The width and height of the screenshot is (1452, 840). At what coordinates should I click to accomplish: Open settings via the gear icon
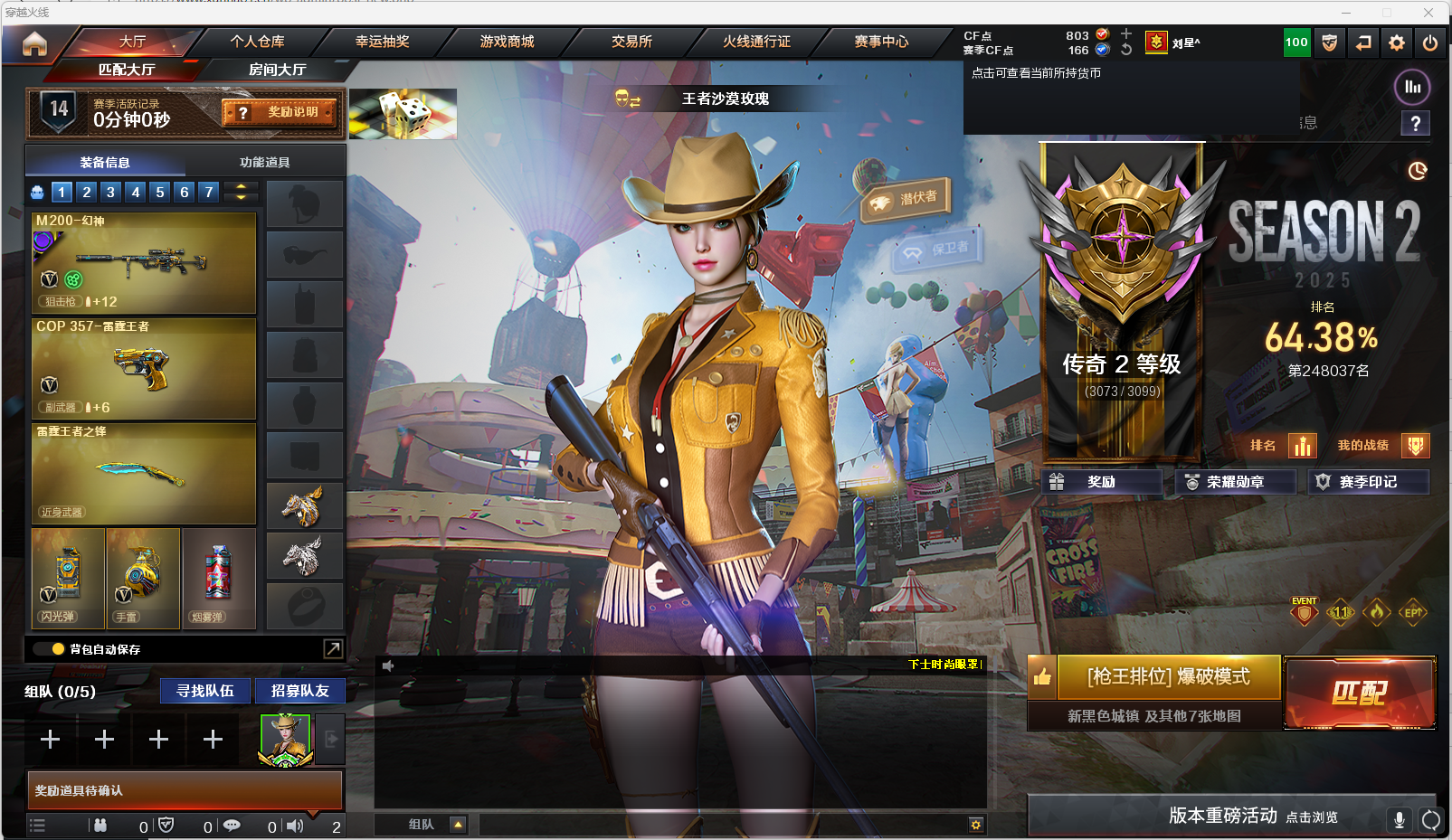(1397, 42)
